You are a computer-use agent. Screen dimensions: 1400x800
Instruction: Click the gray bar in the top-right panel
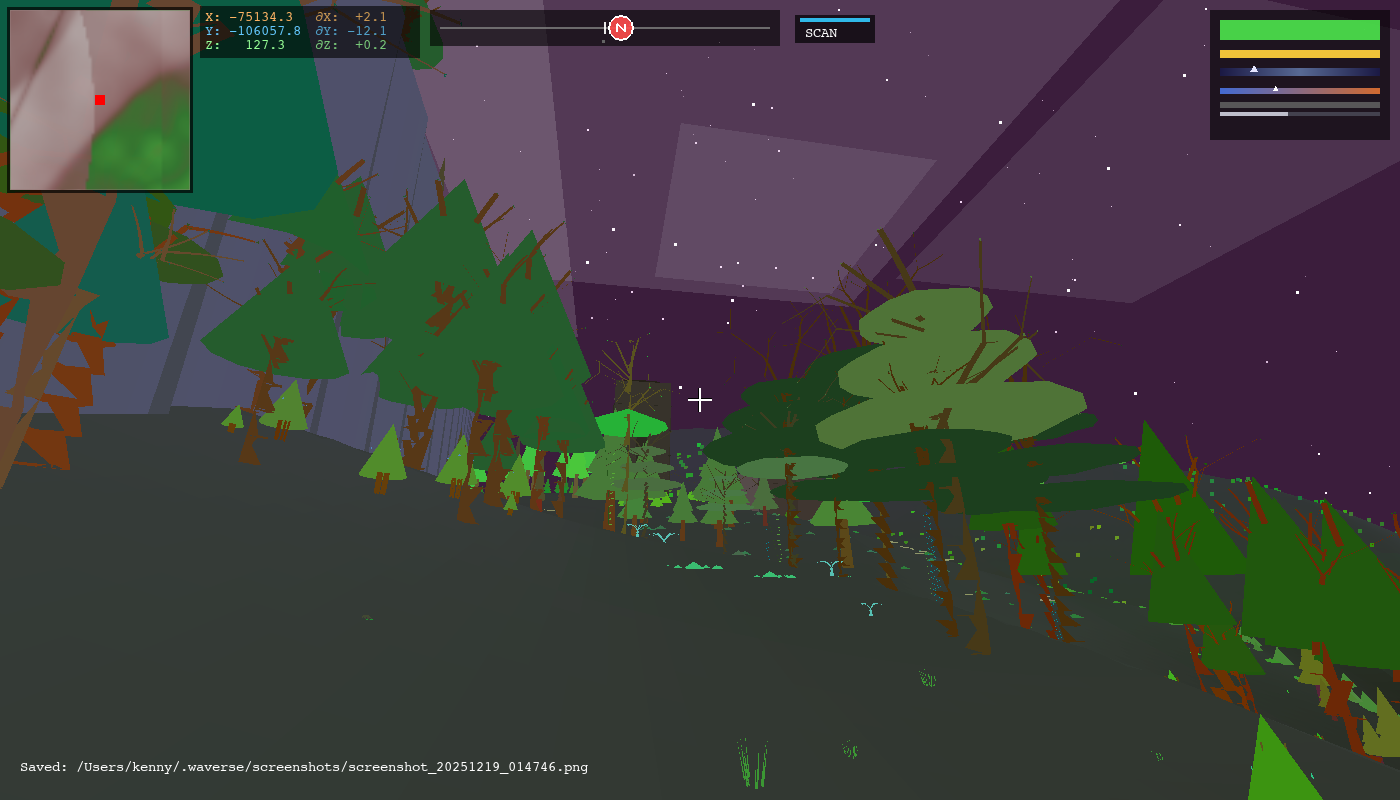point(1300,104)
